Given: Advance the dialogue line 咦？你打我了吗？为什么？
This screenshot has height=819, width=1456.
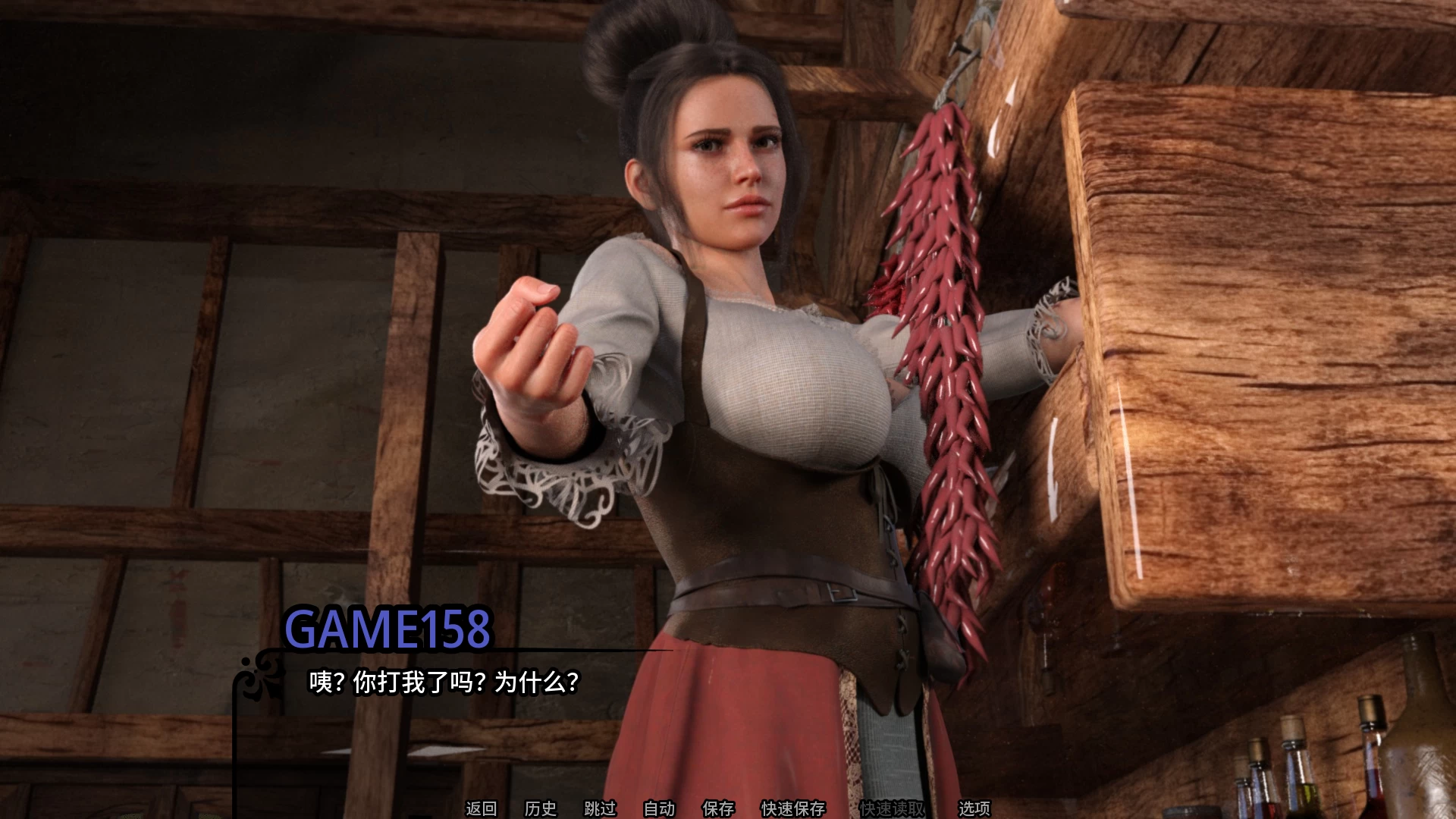Looking at the screenshot, I should (444, 682).
